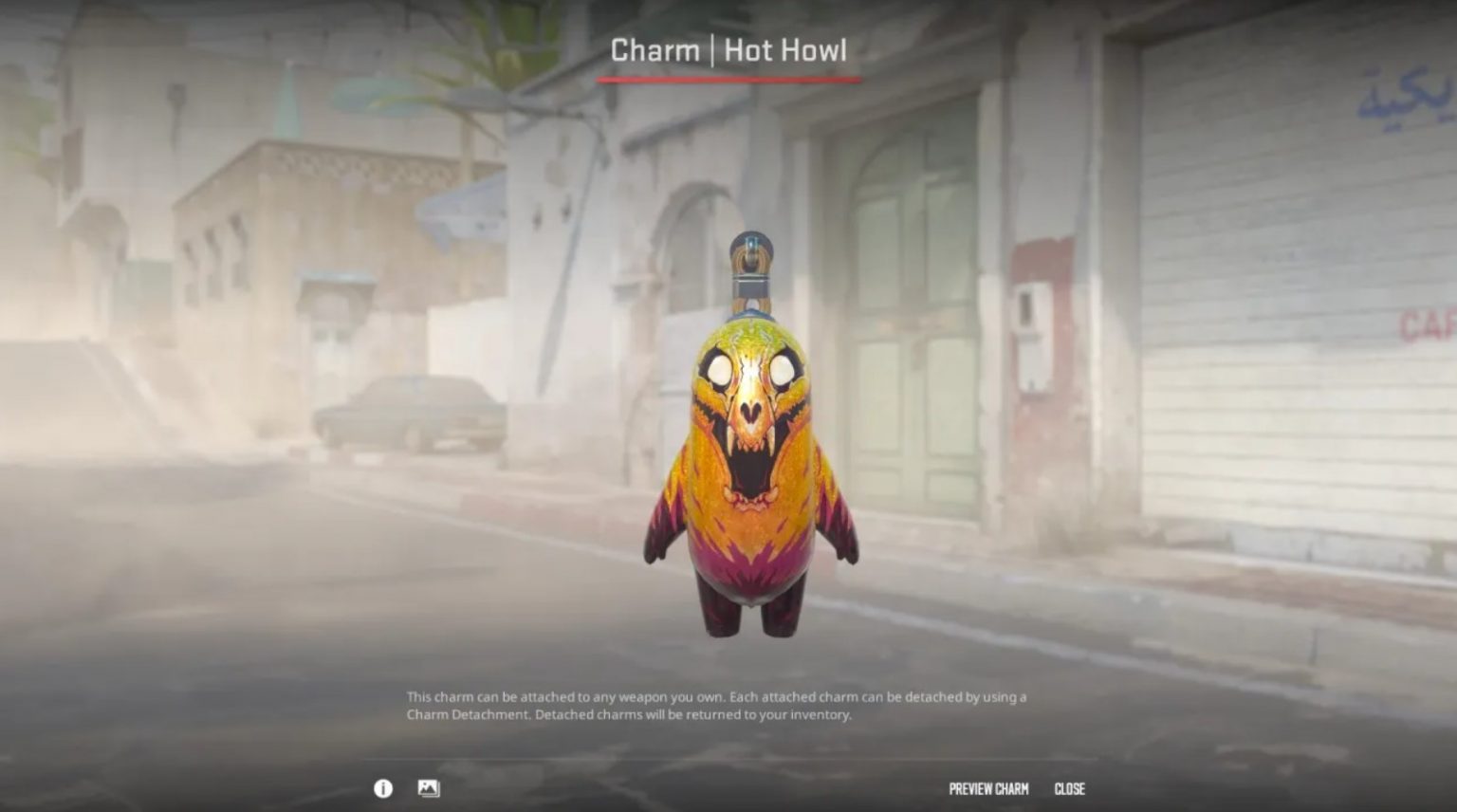This screenshot has width=1457, height=812.
Task: Click the picture icon next to the info icon
Action: click(x=429, y=787)
